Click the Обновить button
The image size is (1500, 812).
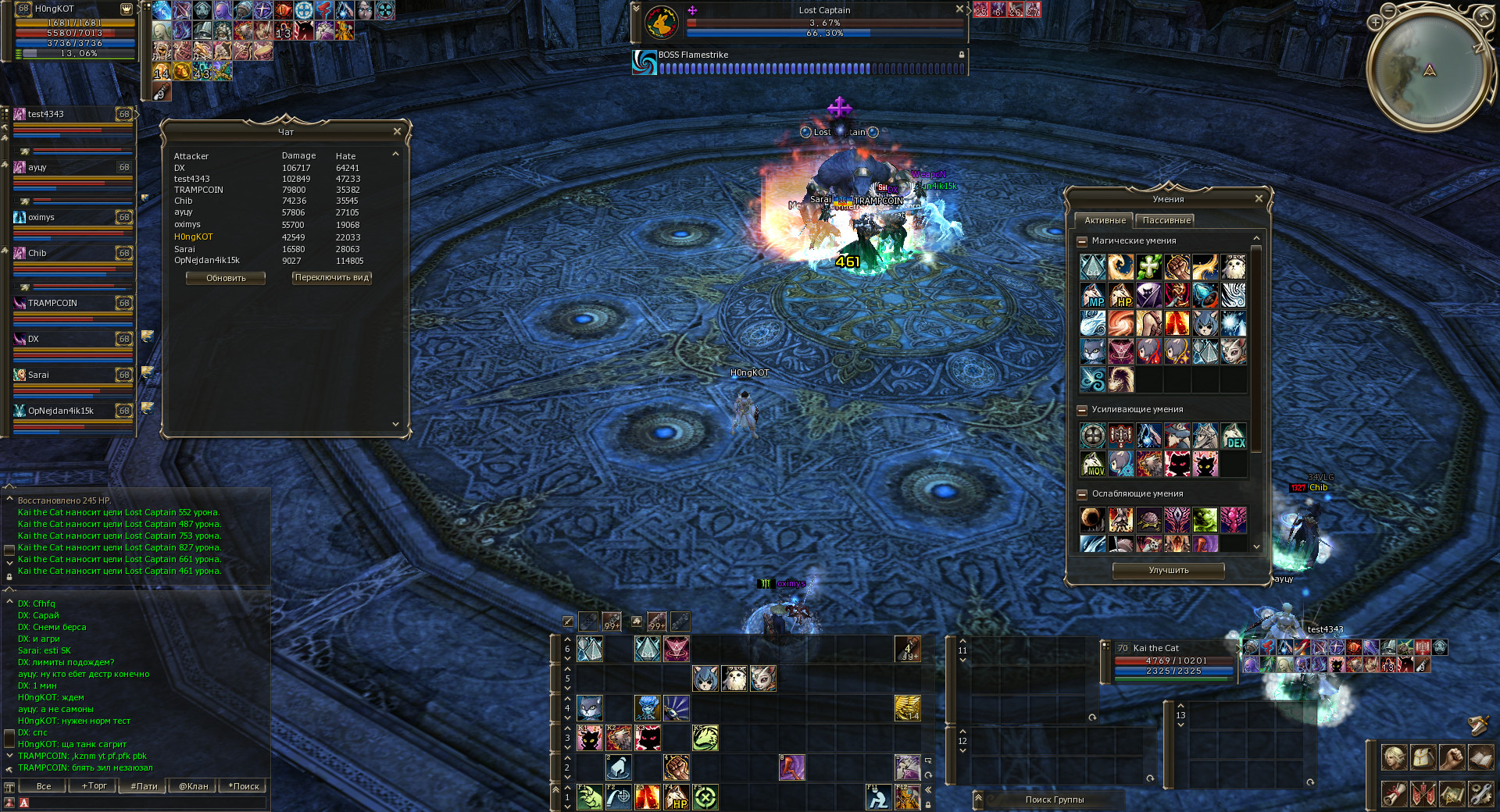pos(226,278)
